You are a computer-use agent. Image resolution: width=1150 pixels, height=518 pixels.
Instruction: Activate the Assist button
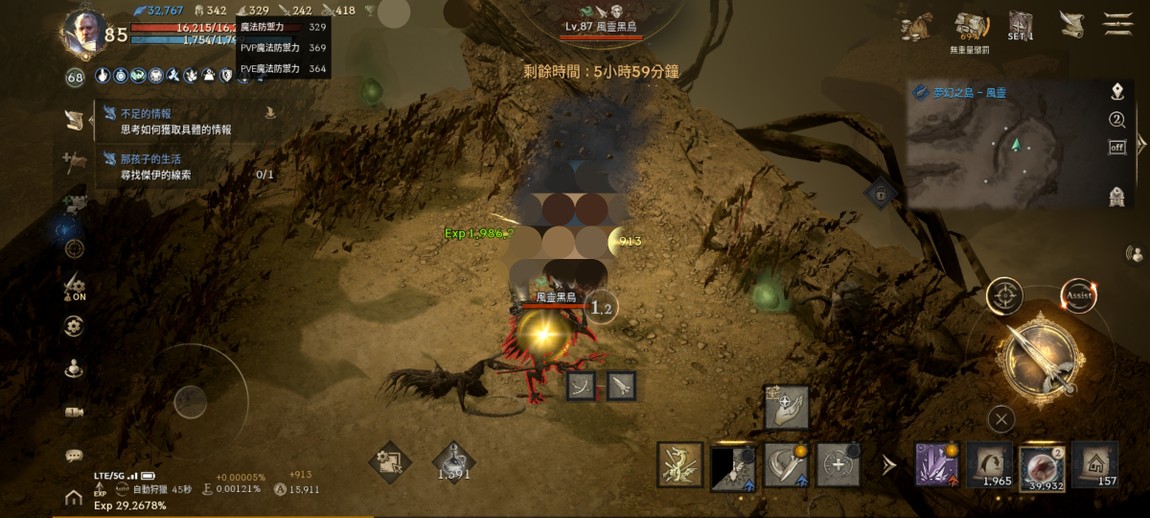point(1078,296)
